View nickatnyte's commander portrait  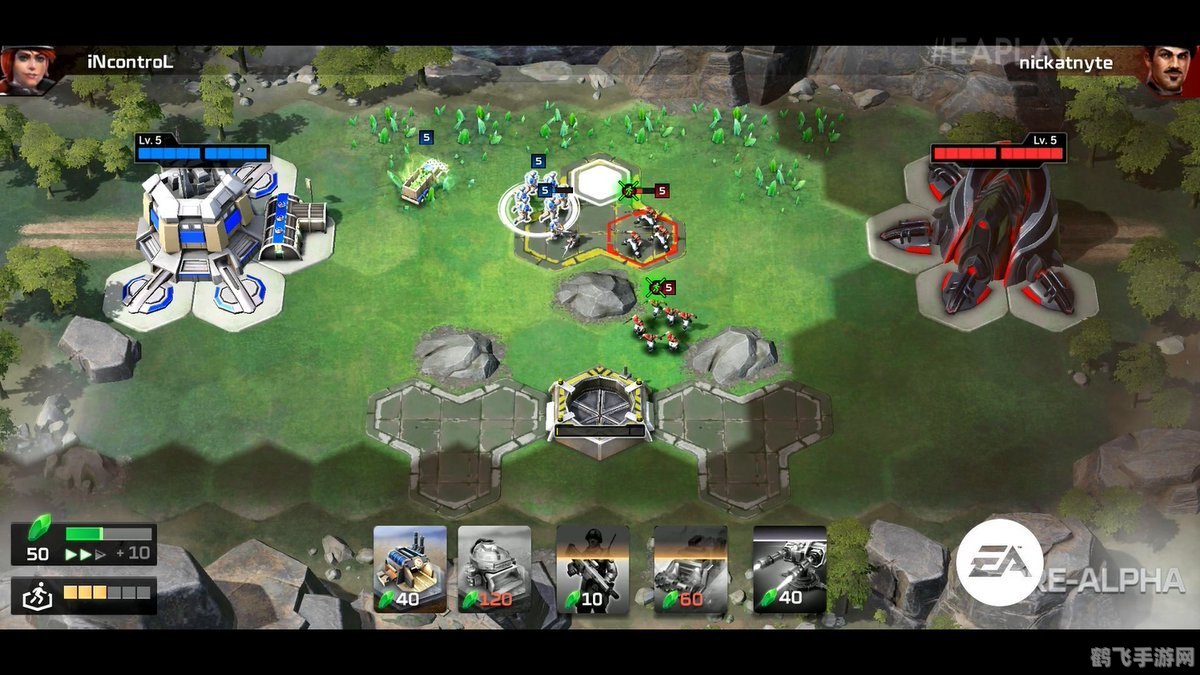(x=1170, y=69)
